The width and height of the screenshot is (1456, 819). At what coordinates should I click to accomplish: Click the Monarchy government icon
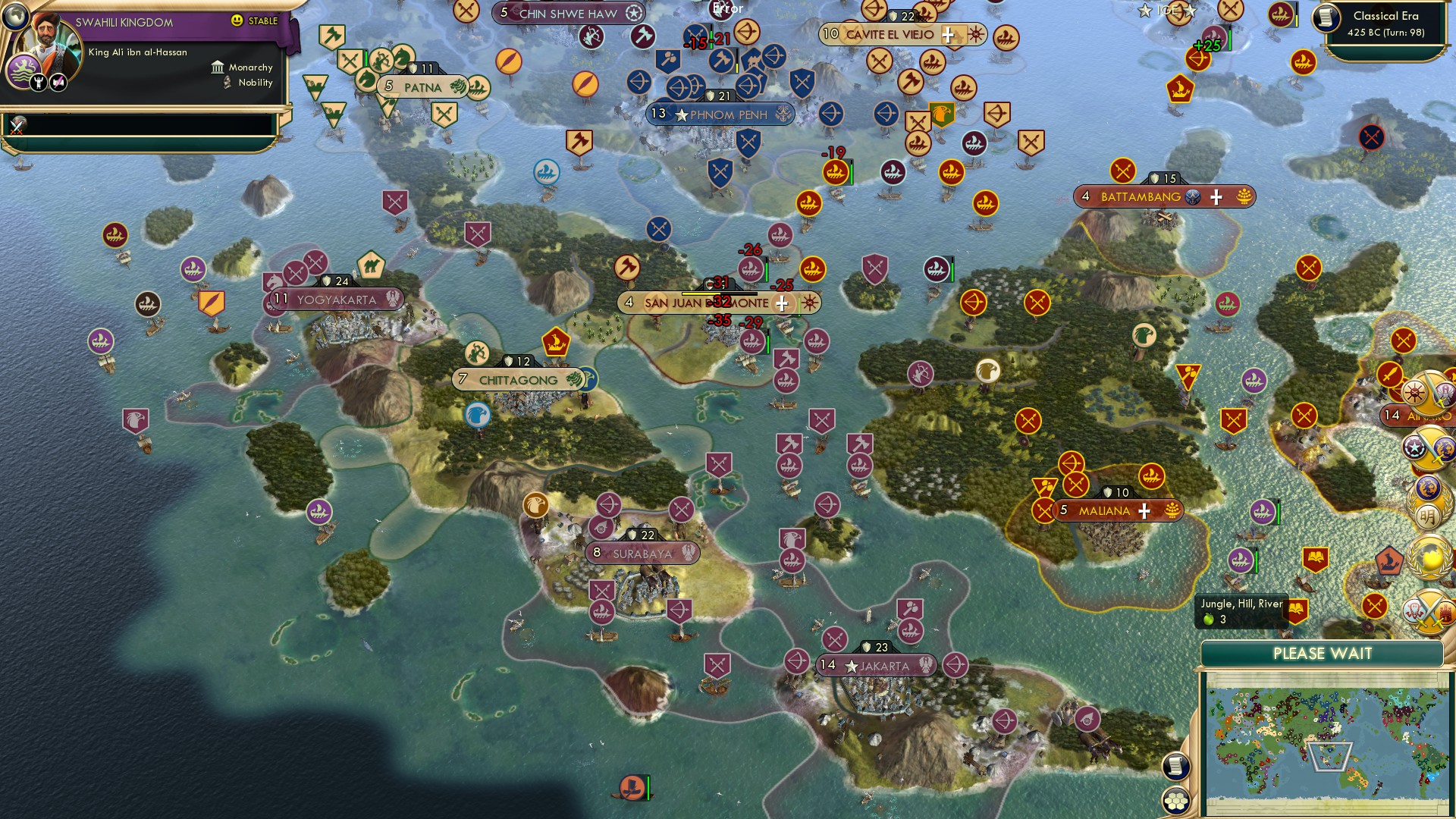click(x=218, y=68)
